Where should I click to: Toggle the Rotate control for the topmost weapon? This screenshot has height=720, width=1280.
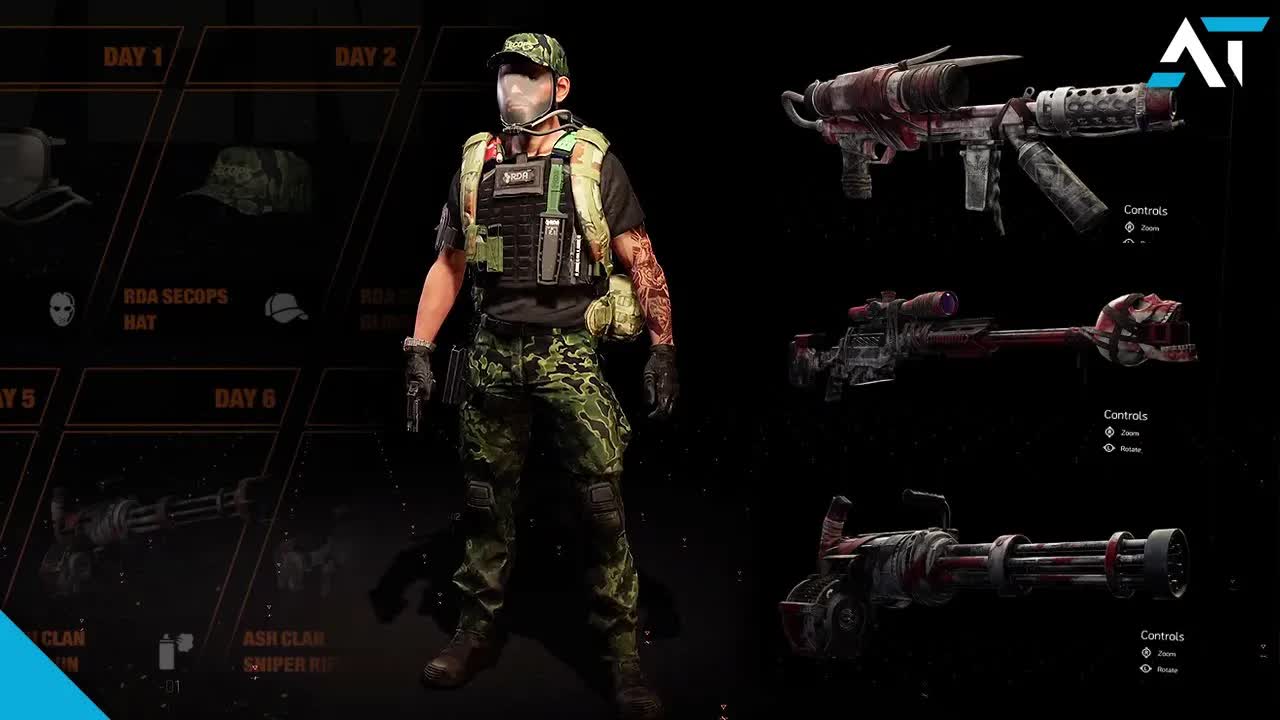click(x=1128, y=243)
